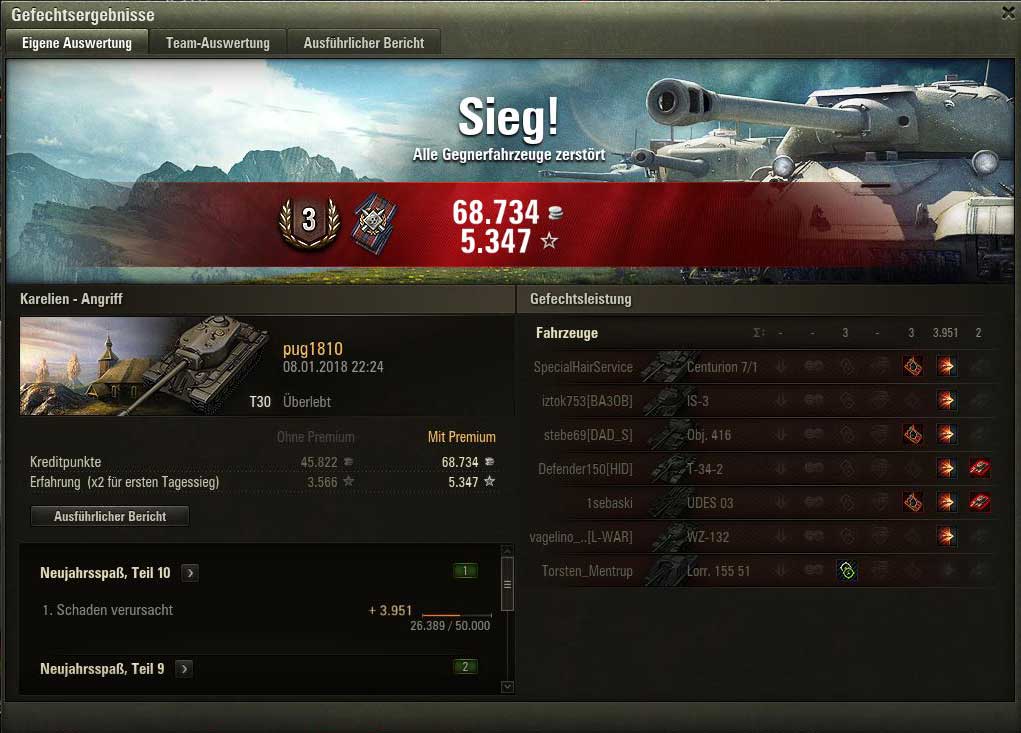This screenshot has width=1021, height=733.
Task: Click the Ausführlicher Bericht button
Action: (x=110, y=516)
